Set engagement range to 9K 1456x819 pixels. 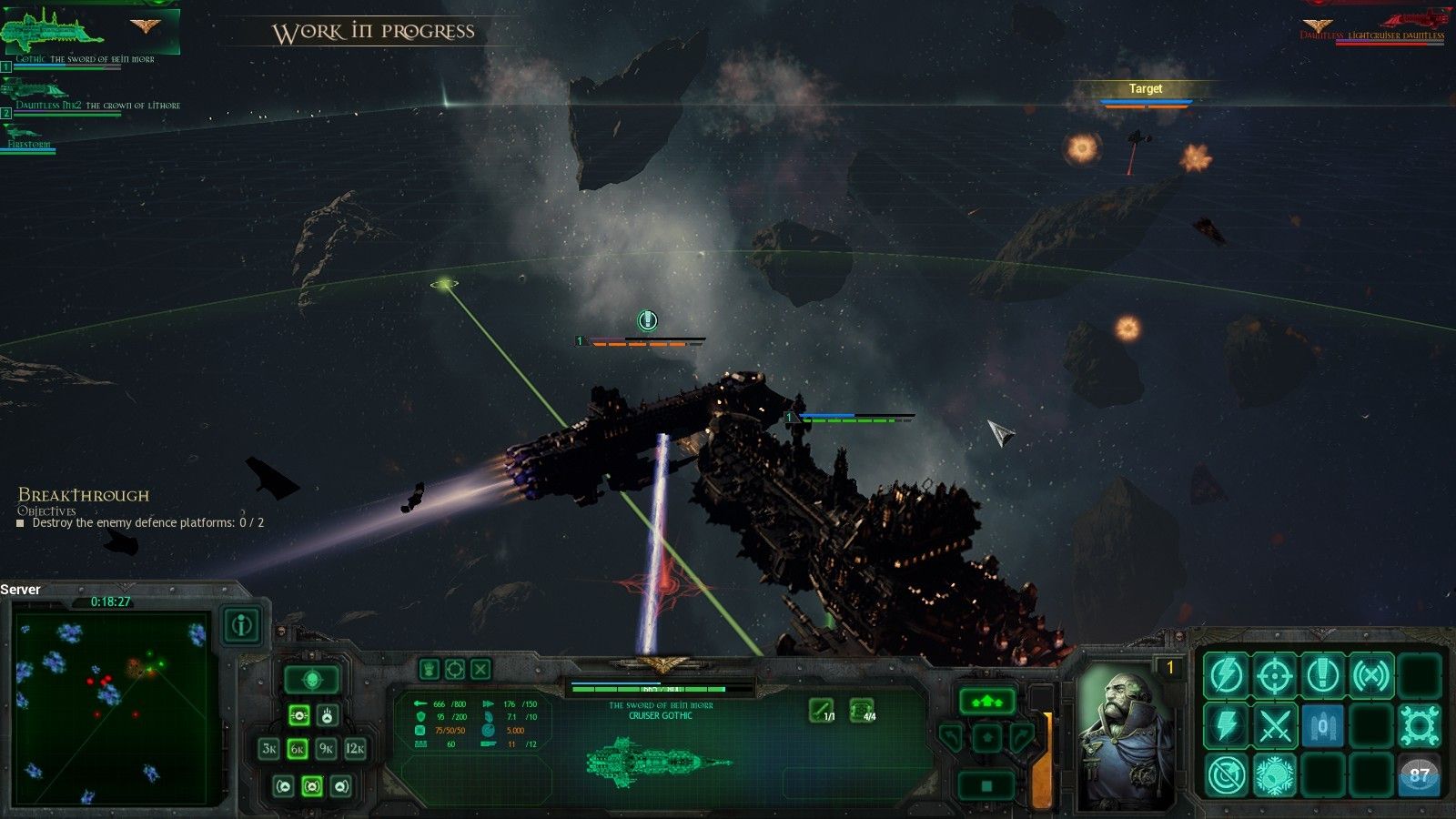pos(326,749)
